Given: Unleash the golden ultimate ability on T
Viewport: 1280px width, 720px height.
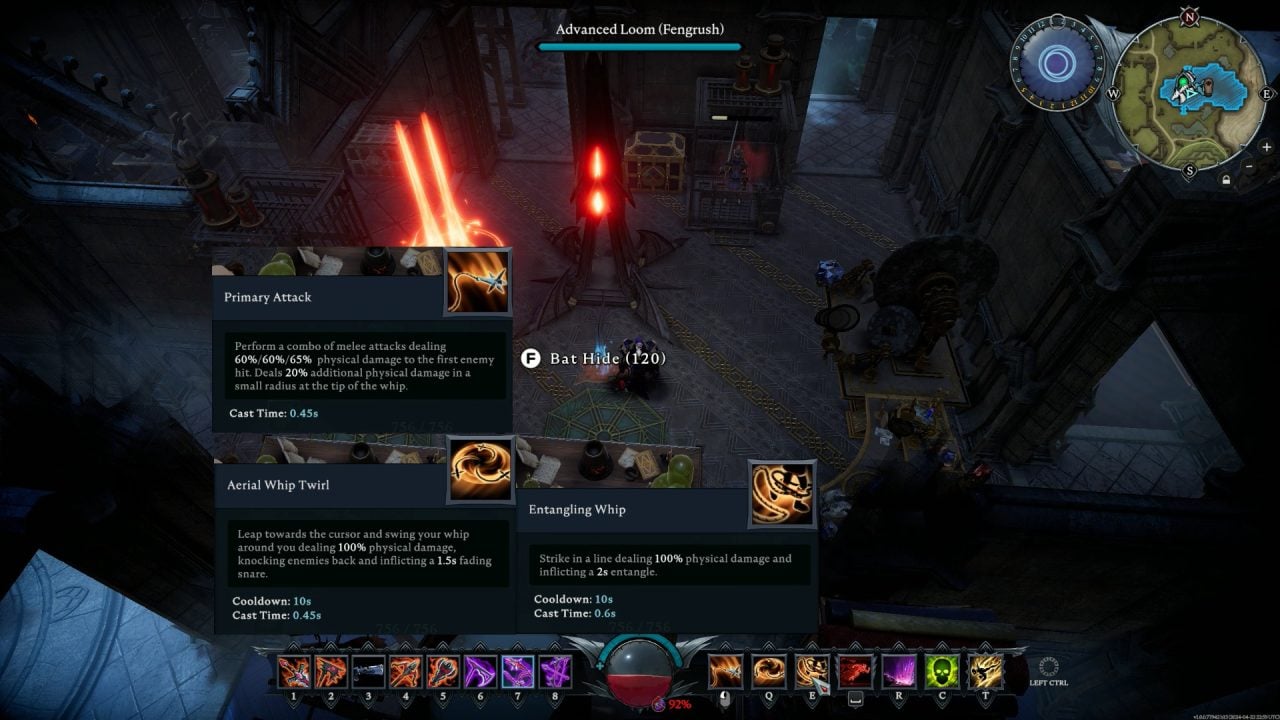Looking at the screenshot, I should (984, 671).
